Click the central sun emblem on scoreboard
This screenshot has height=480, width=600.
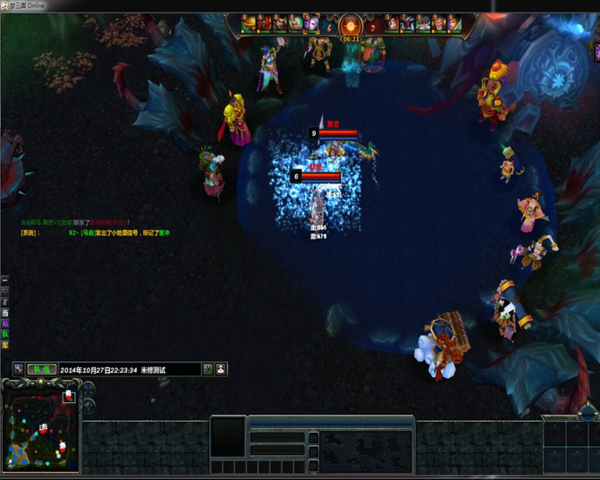[350, 24]
